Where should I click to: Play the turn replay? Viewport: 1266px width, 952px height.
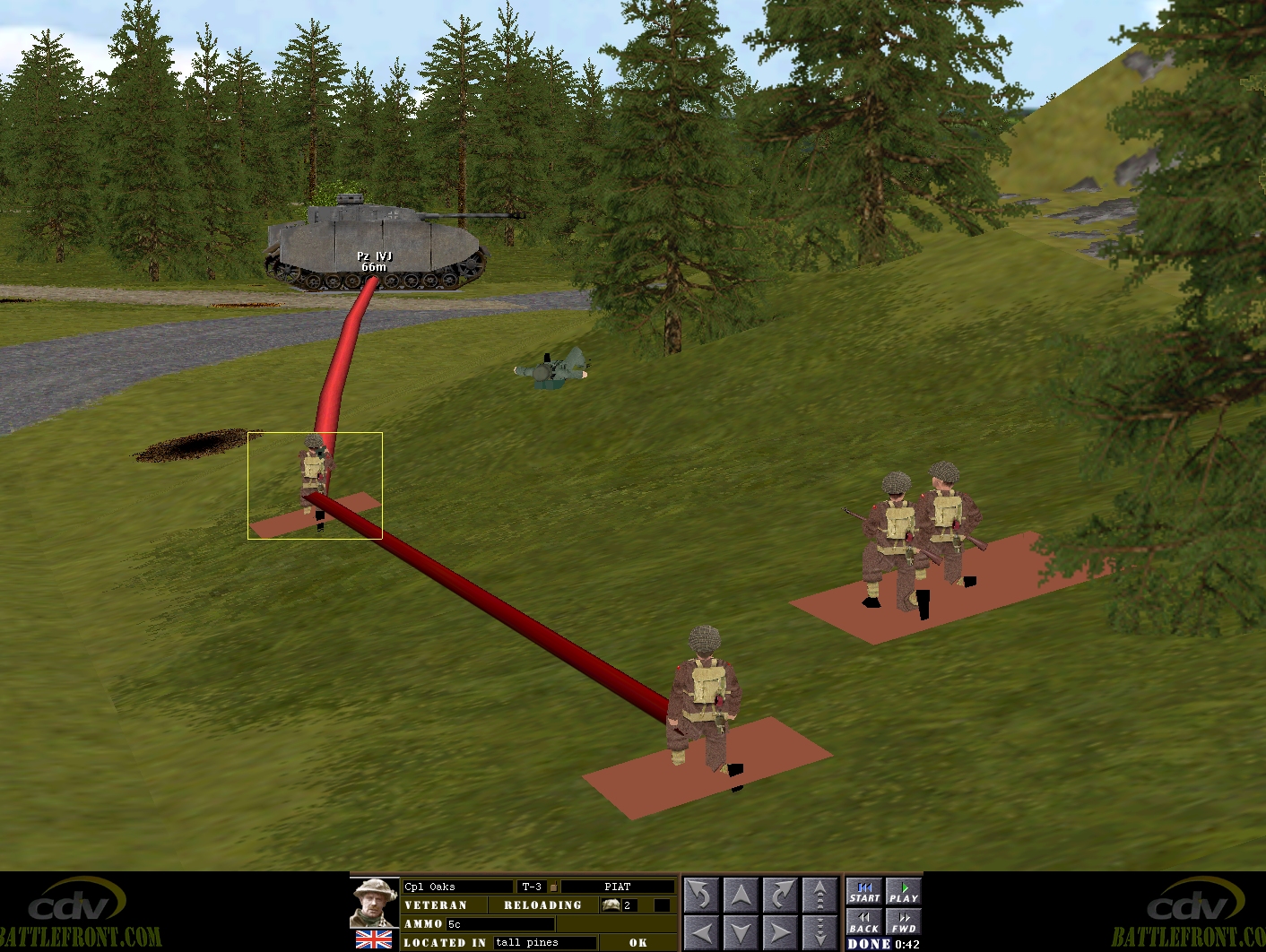903,892
